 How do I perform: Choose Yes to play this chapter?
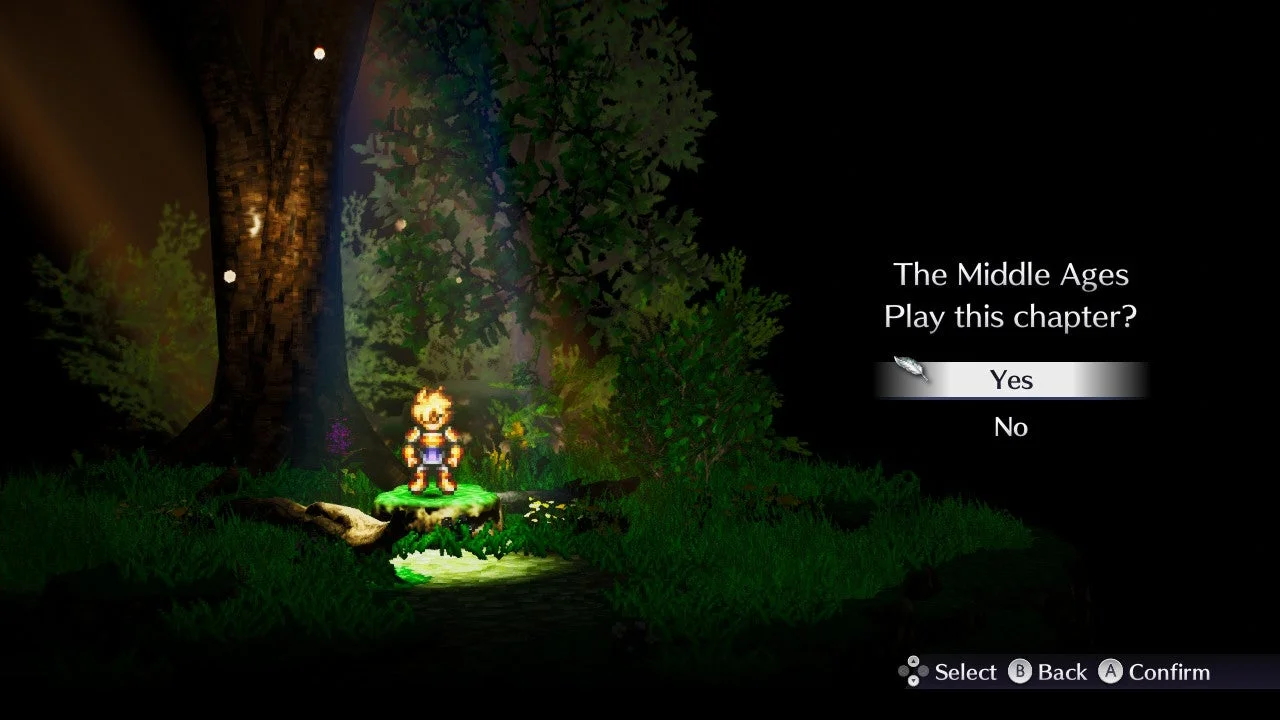click(1011, 380)
